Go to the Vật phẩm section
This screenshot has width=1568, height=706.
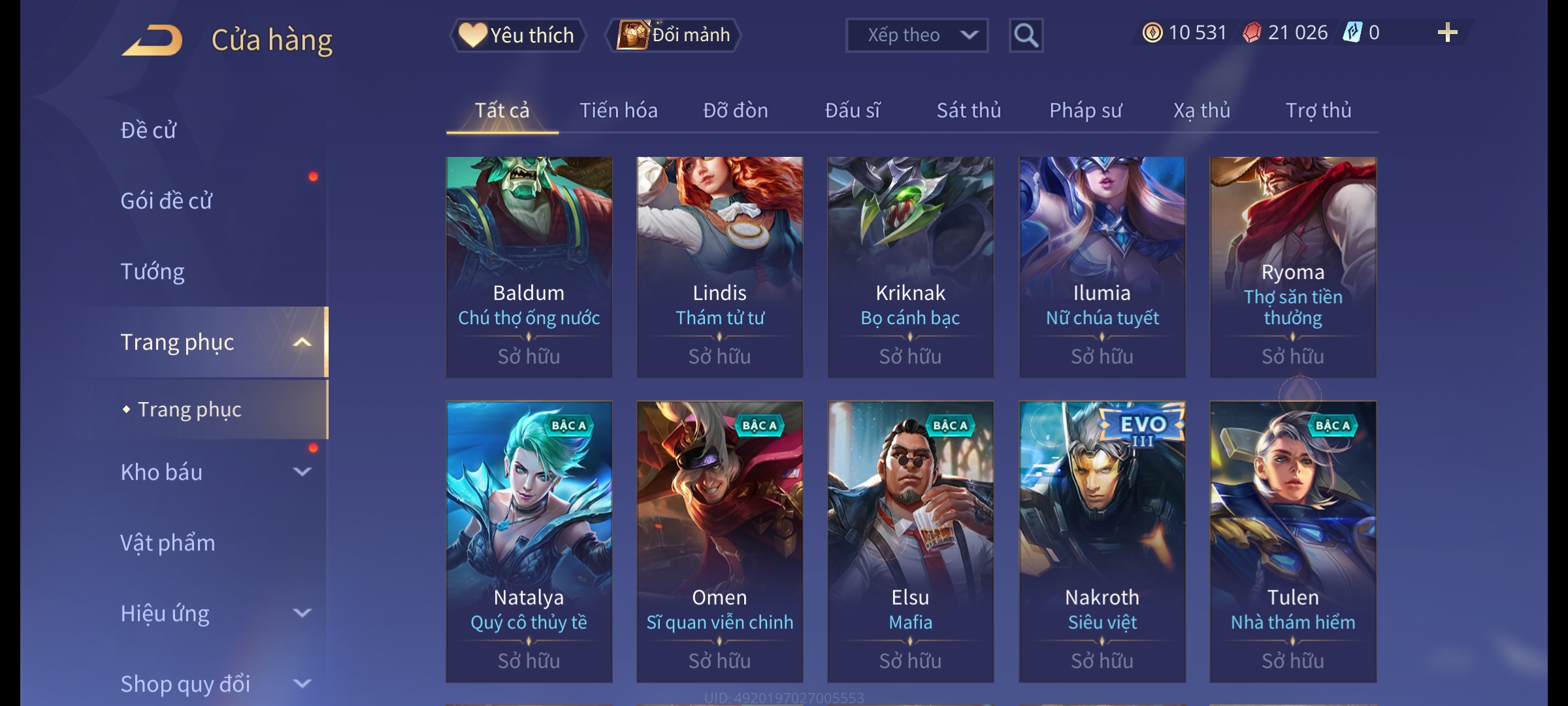tap(167, 543)
